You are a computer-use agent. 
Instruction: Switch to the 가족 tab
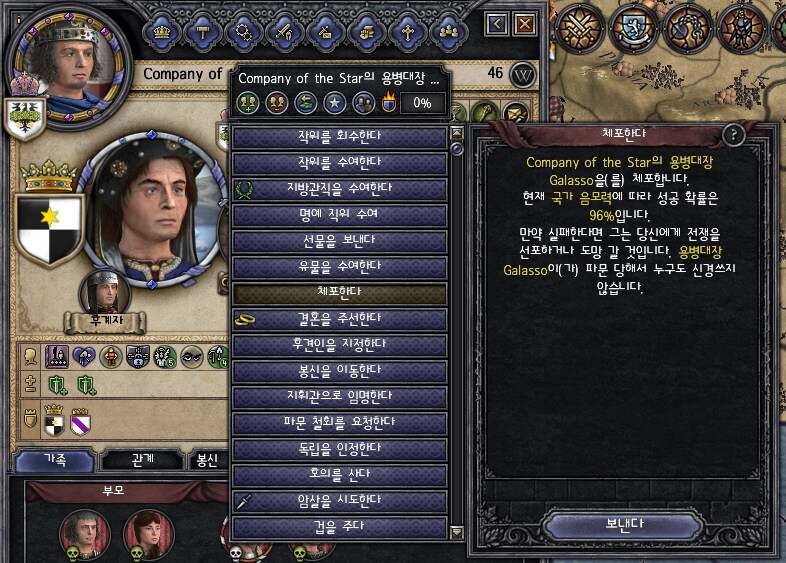(55, 461)
